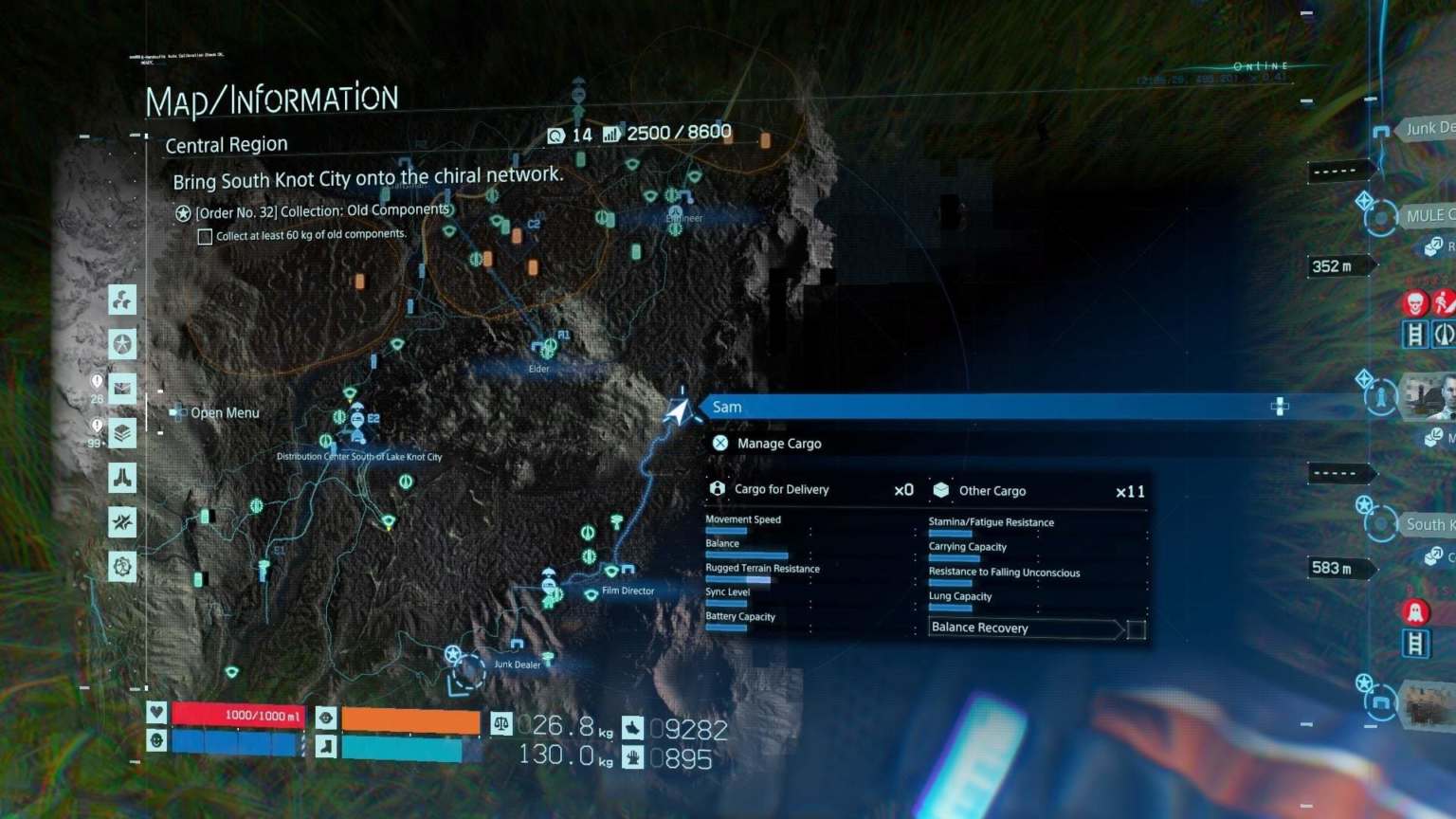Click the Open Menu label
Image resolution: width=1456 pixels, height=819 pixels.
point(225,412)
